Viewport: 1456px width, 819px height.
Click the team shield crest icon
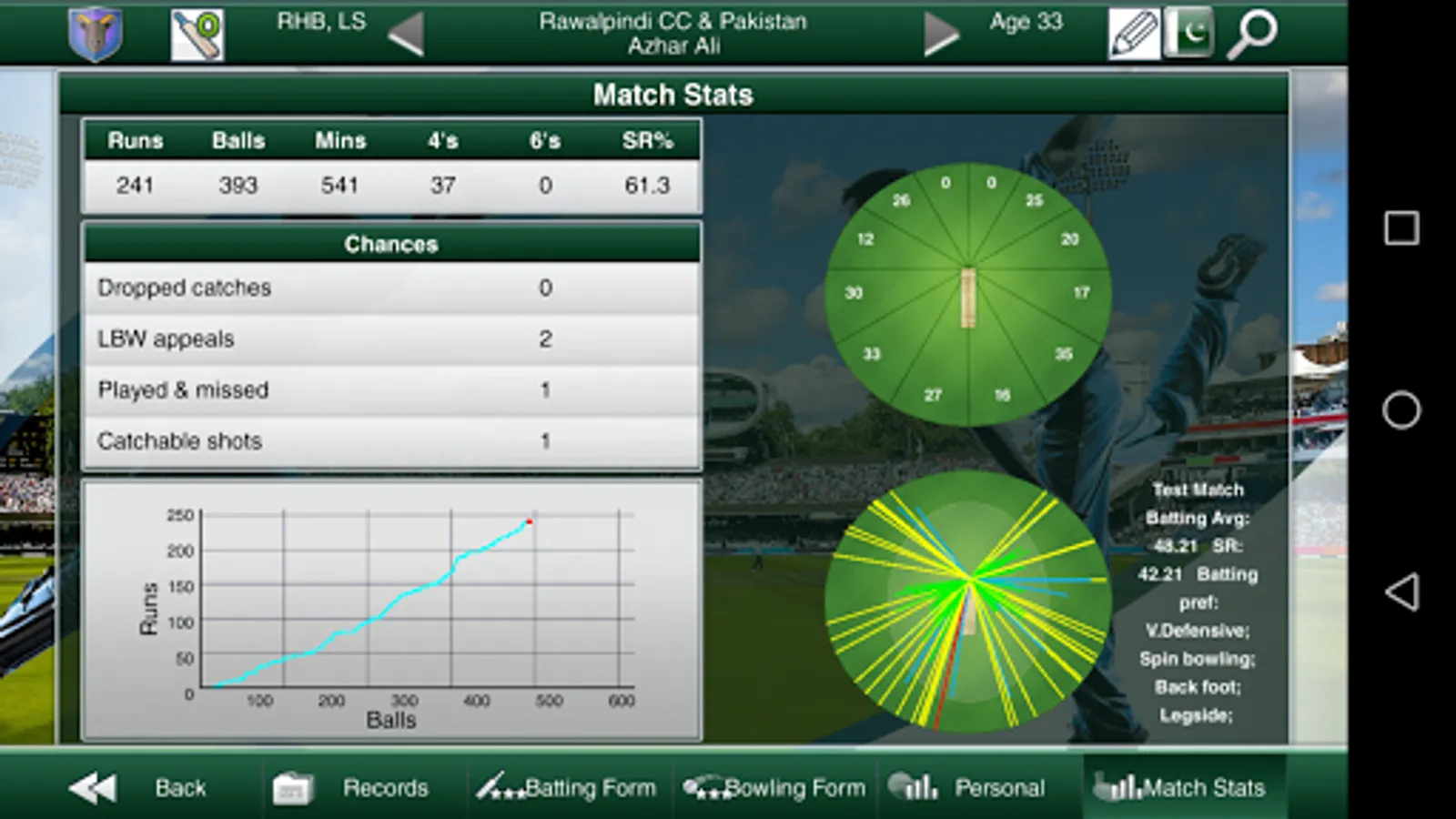pyautogui.click(x=96, y=34)
